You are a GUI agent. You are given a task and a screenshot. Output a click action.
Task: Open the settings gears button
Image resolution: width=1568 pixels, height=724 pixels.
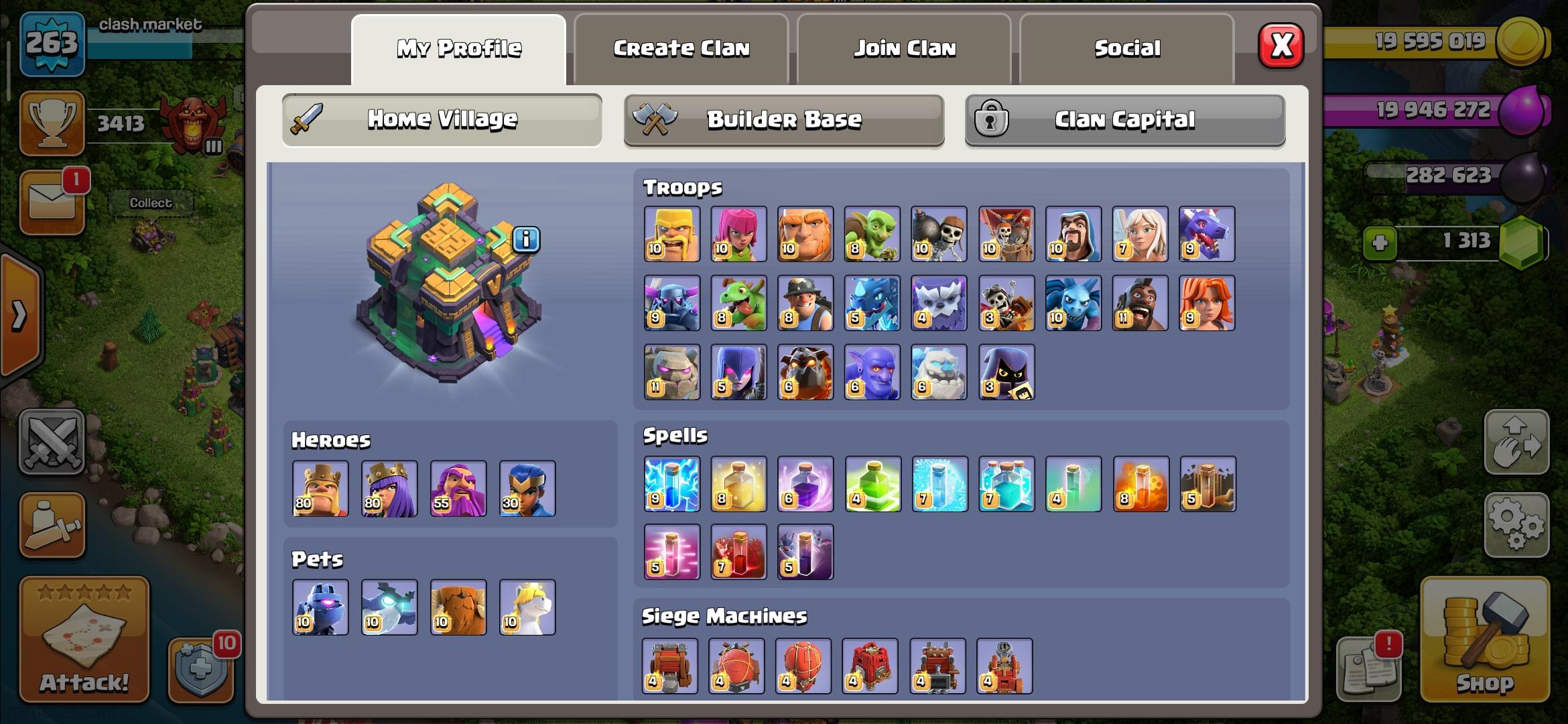(x=1516, y=525)
